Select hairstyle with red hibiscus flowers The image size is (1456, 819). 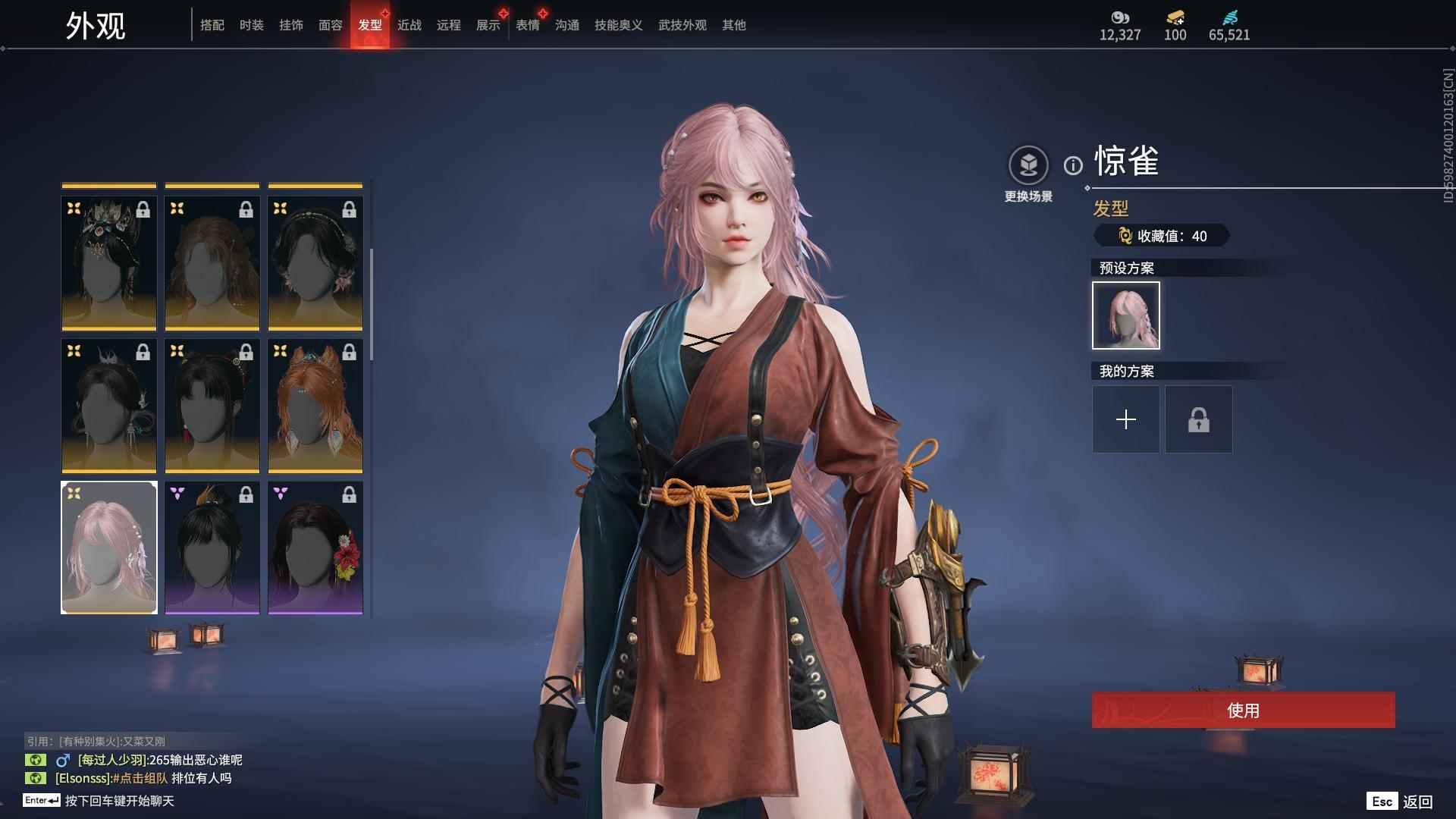pyautogui.click(x=315, y=548)
